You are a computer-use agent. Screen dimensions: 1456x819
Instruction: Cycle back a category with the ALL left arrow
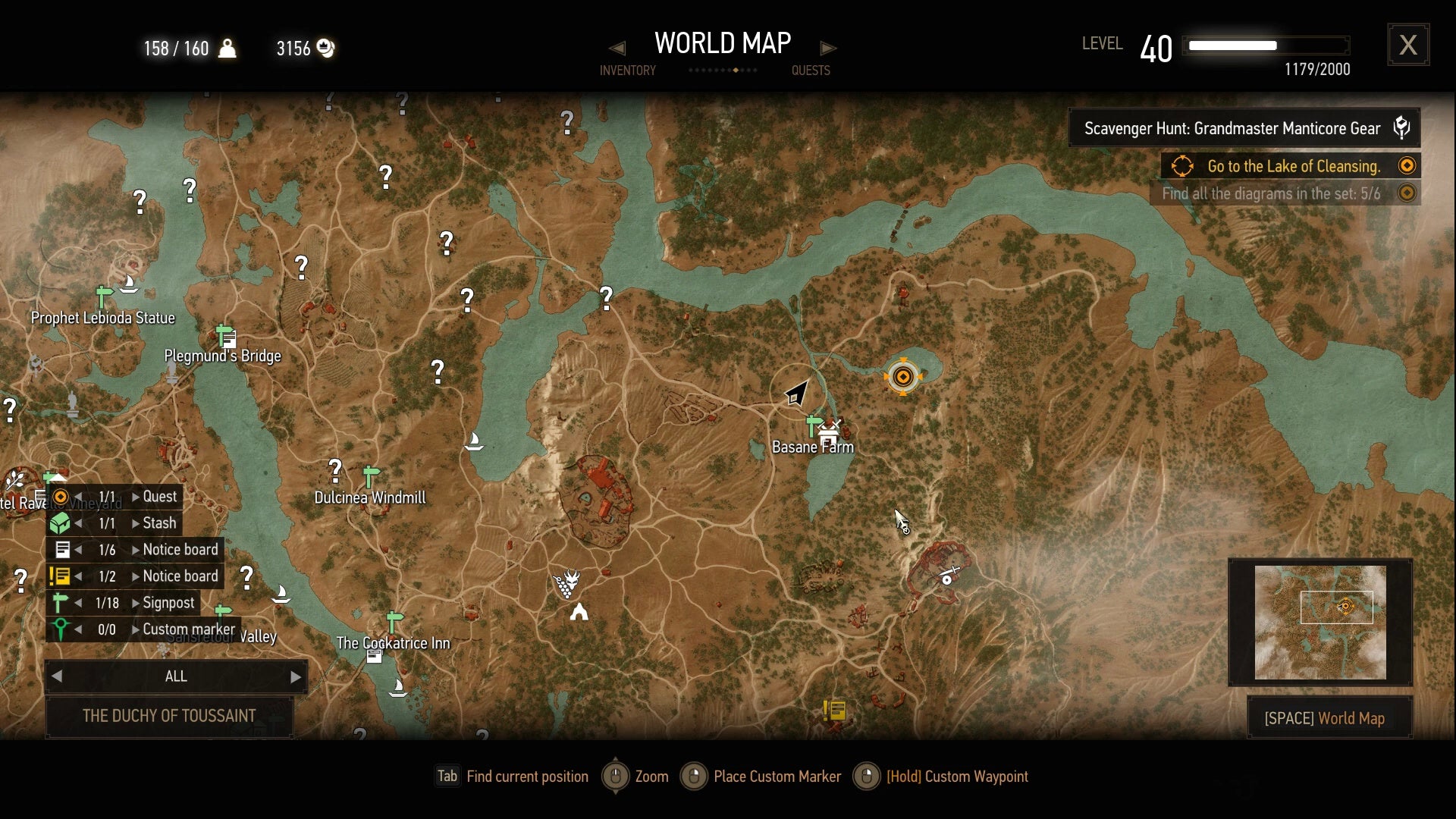click(x=56, y=676)
